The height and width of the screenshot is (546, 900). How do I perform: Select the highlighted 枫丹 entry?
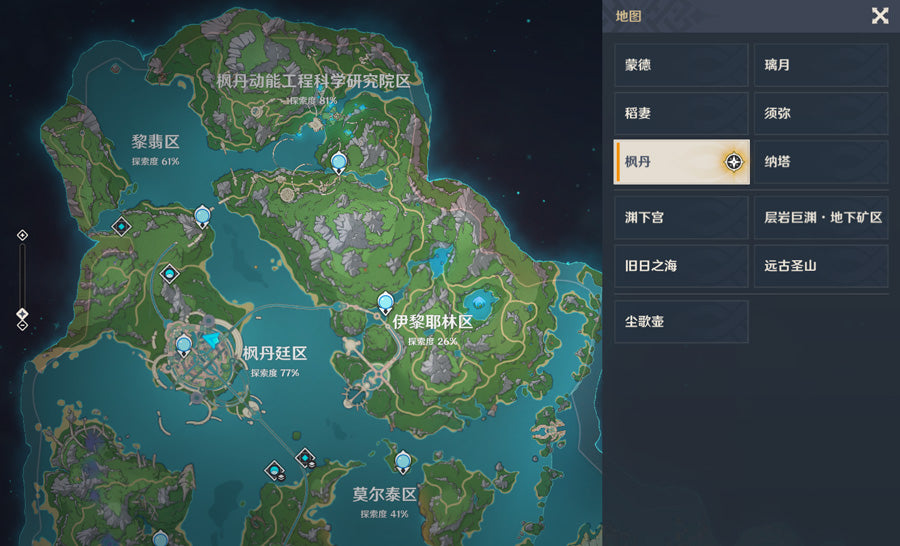tap(681, 162)
